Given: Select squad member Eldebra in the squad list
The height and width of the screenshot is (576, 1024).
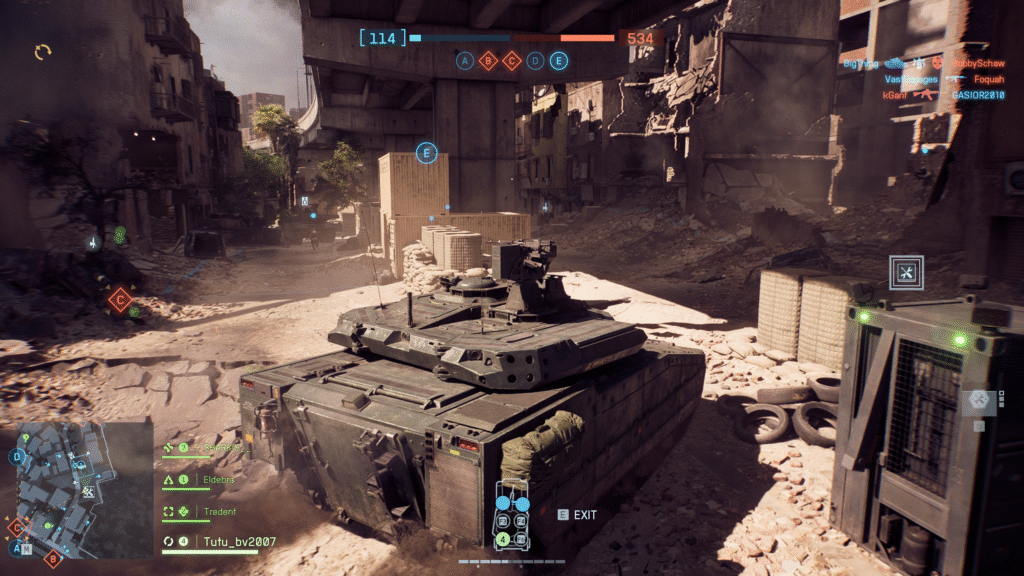Looking at the screenshot, I should (x=221, y=480).
